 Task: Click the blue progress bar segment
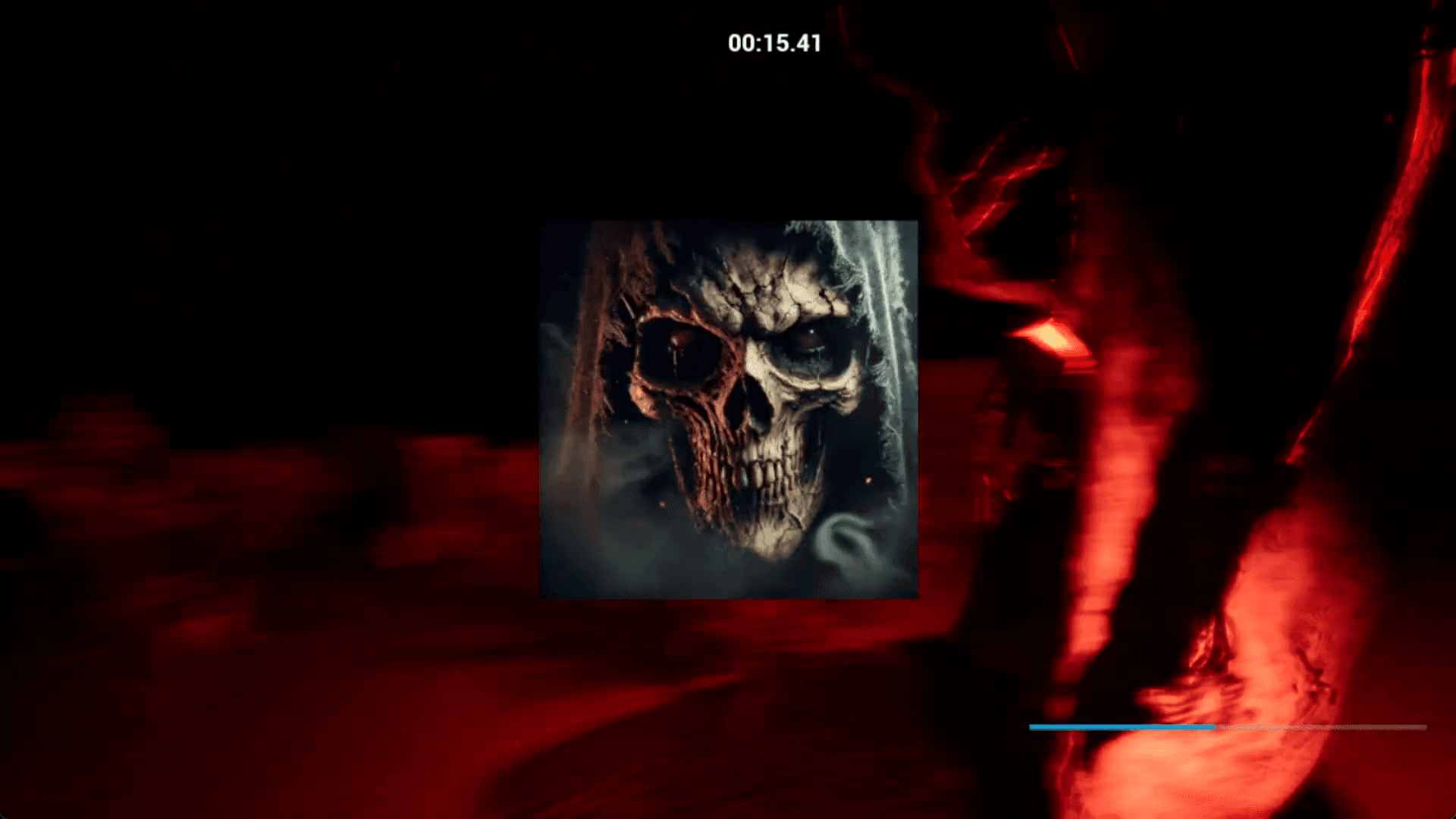[1122, 726]
